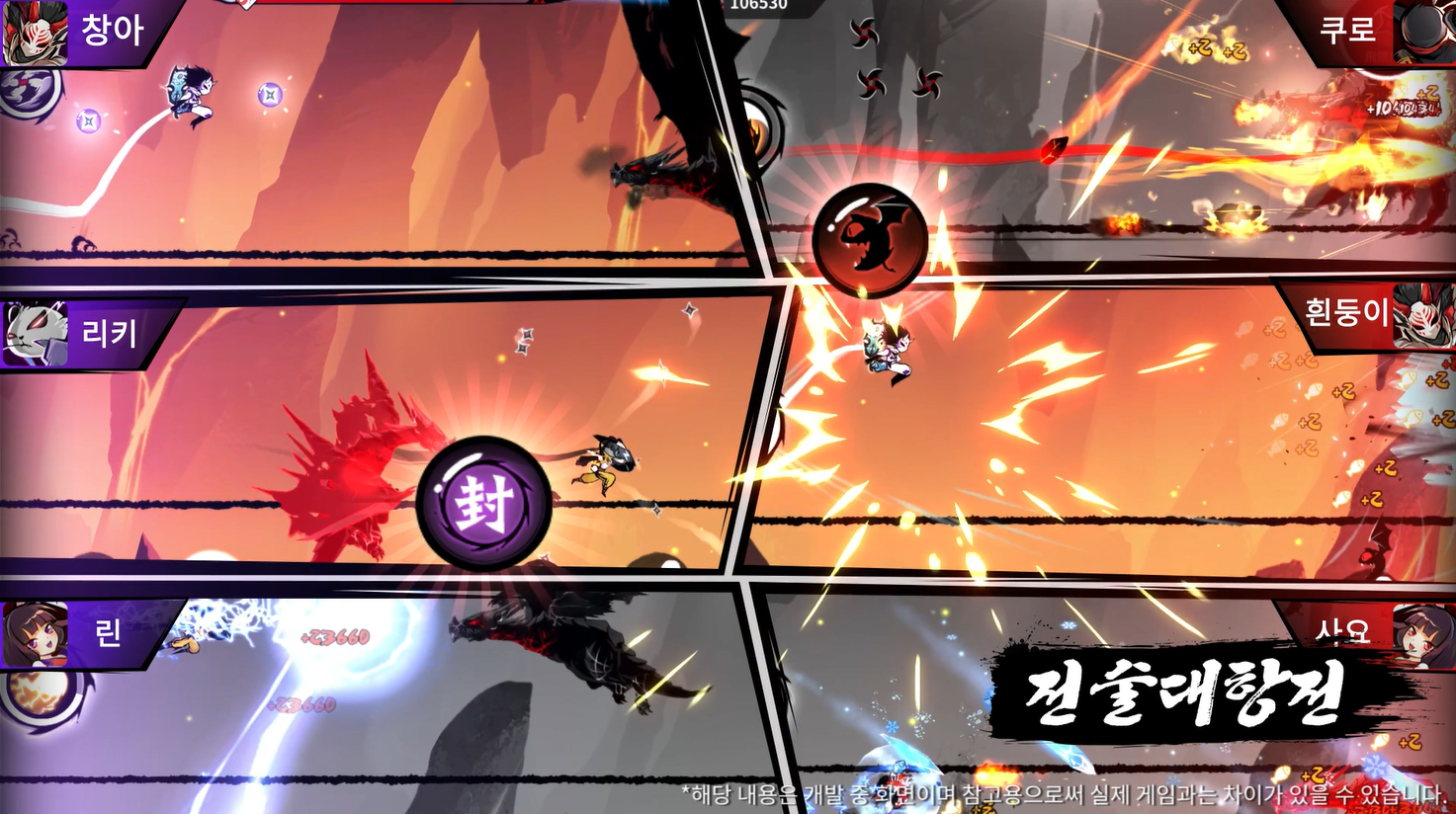Select Changa's fox mask portrait
This screenshot has height=814, width=1456.
pyautogui.click(x=34, y=33)
